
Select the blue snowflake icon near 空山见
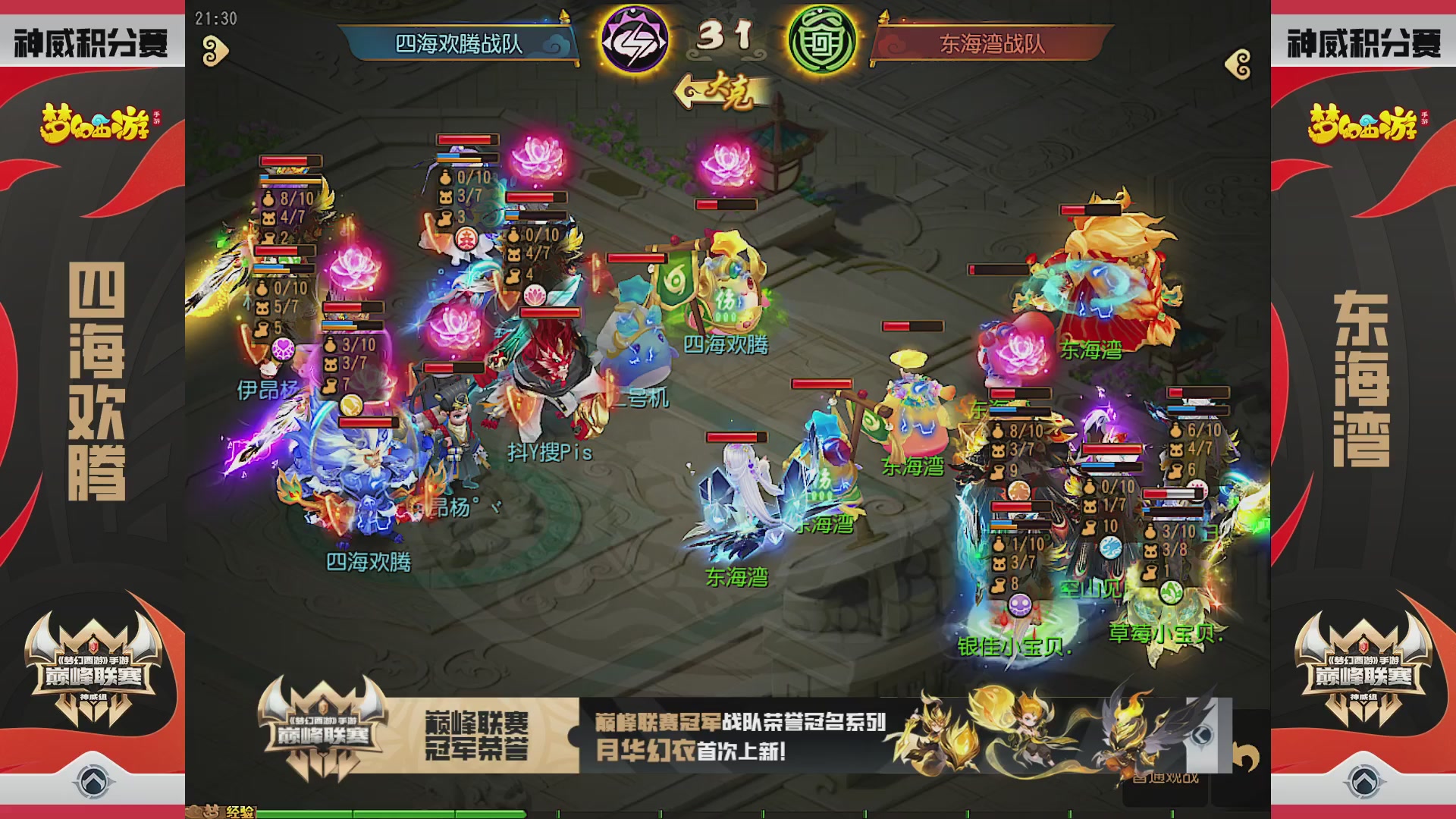1111,549
